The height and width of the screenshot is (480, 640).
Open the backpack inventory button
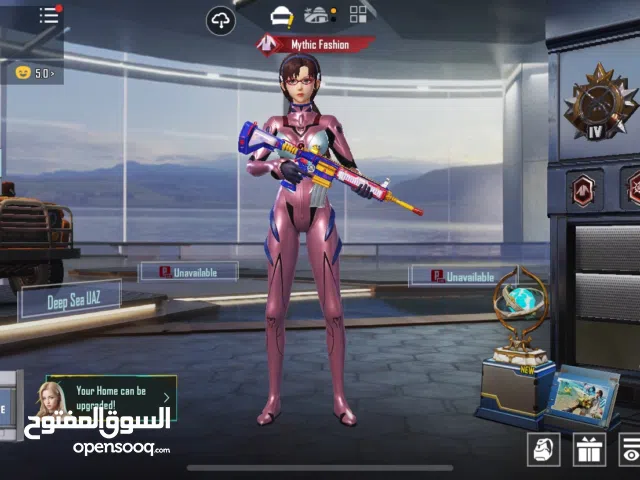[544, 449]
